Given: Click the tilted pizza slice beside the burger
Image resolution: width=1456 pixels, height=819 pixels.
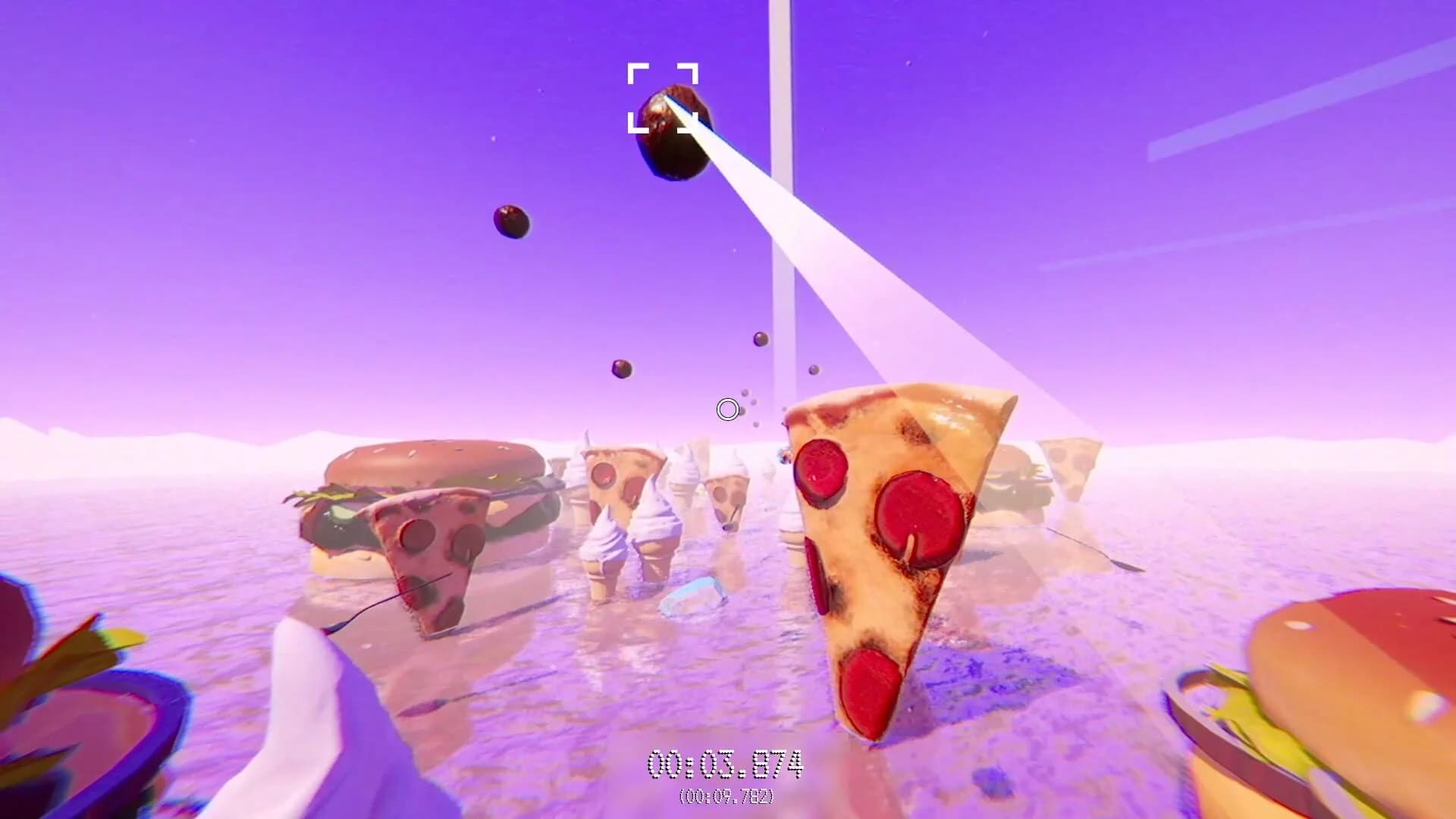Looking at the screenshot, I should [x=432, y=546].
